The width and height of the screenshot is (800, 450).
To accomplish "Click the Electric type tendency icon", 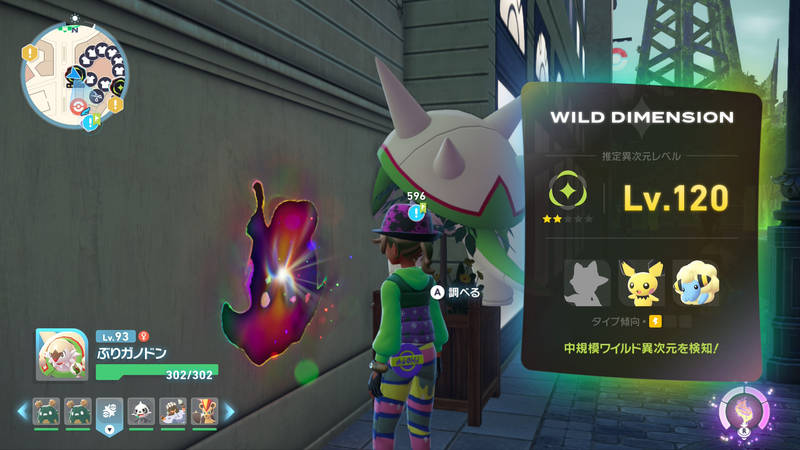I will click(x=656, y=321).
